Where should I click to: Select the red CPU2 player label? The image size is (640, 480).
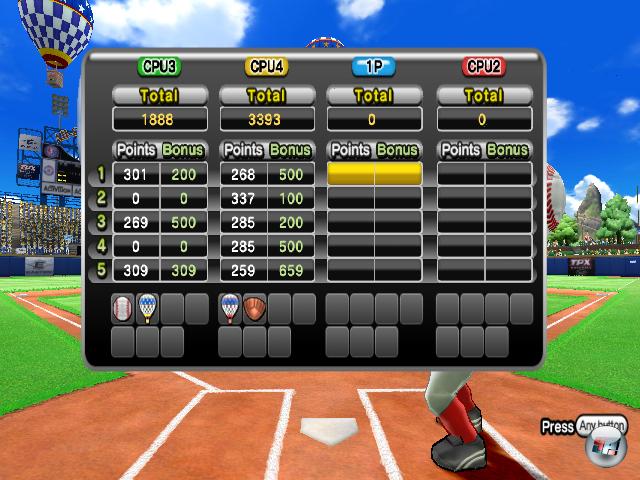(x=483, y=67)
